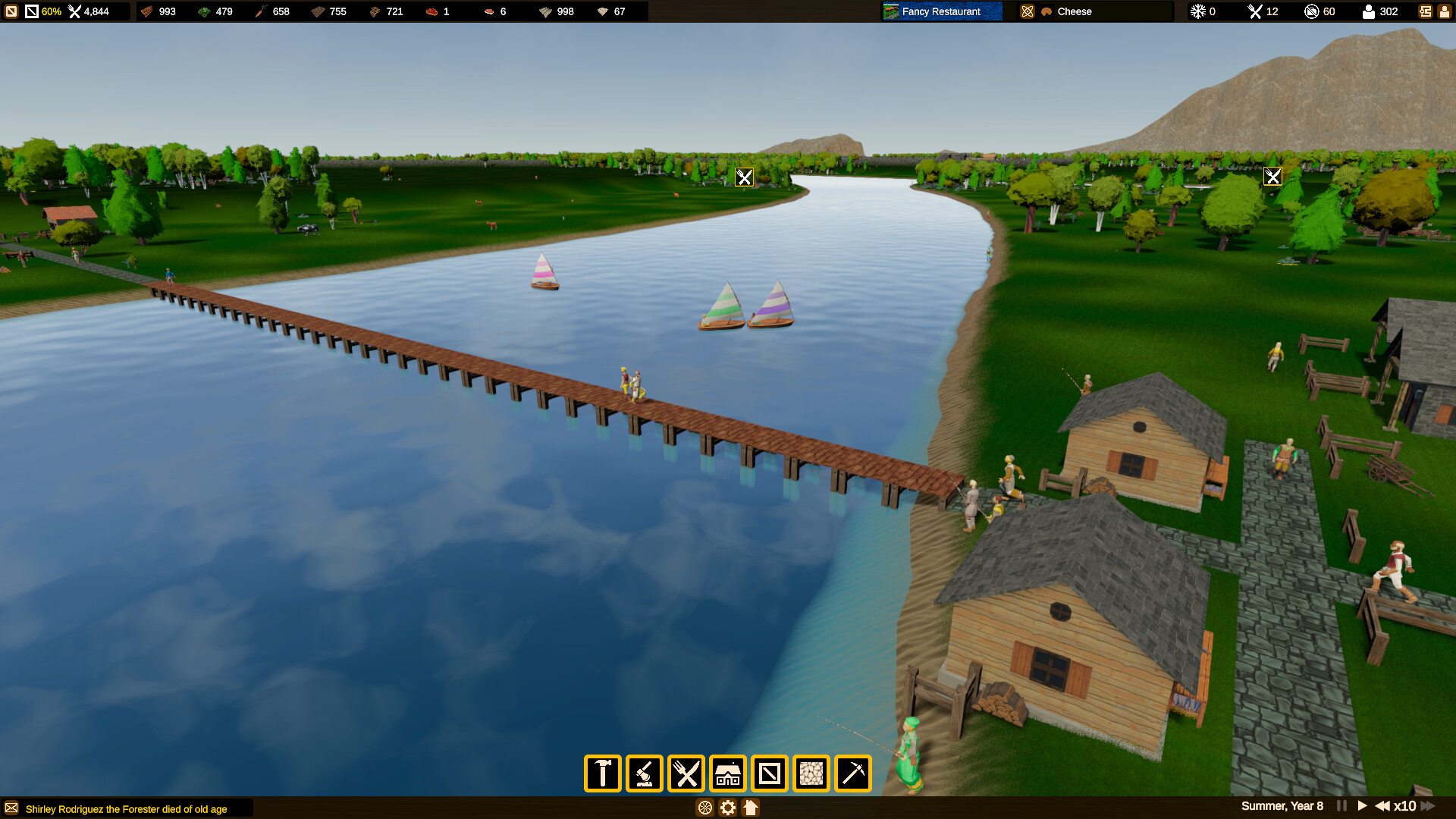Image resolution: width=1456 pixels, height=819 pixels.
Task: Click the mail envelope beside the death message
Action: pos(11,808)
